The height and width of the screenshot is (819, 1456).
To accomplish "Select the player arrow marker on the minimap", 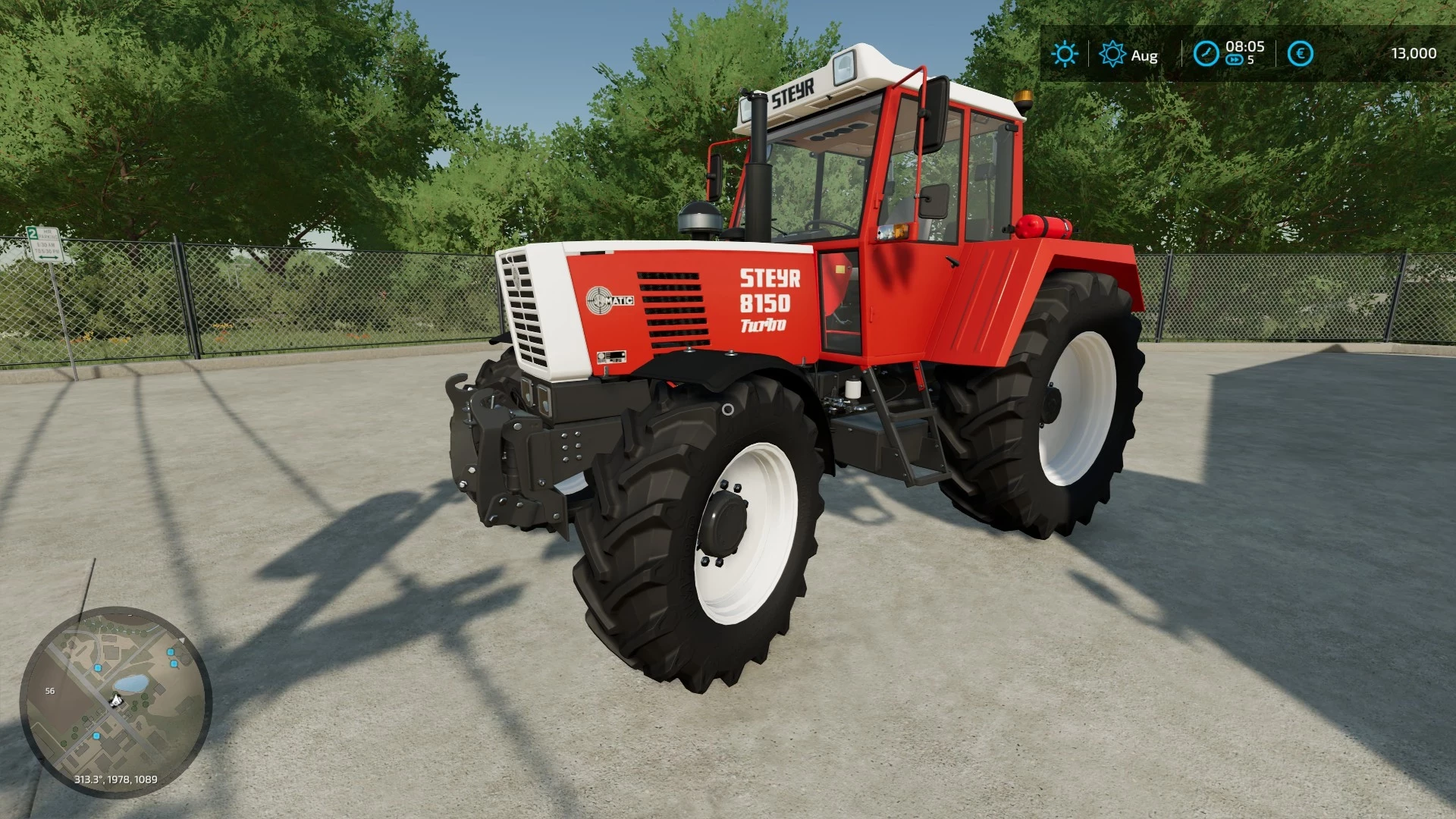I will 115,701.
